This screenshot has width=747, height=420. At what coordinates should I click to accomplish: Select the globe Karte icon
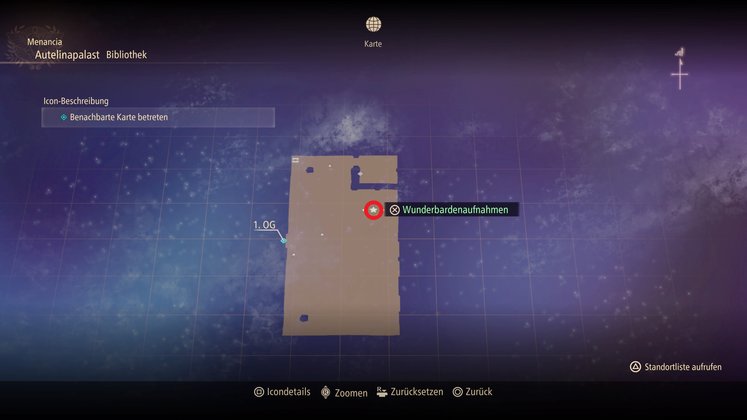click(373, 24)
